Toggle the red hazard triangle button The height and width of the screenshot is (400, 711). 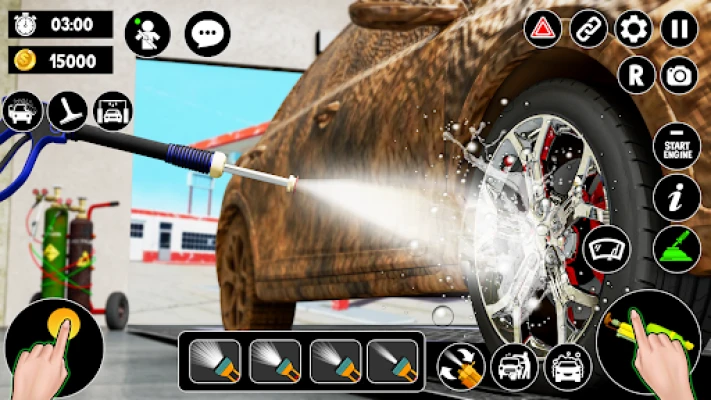click(x=543, y=28)
